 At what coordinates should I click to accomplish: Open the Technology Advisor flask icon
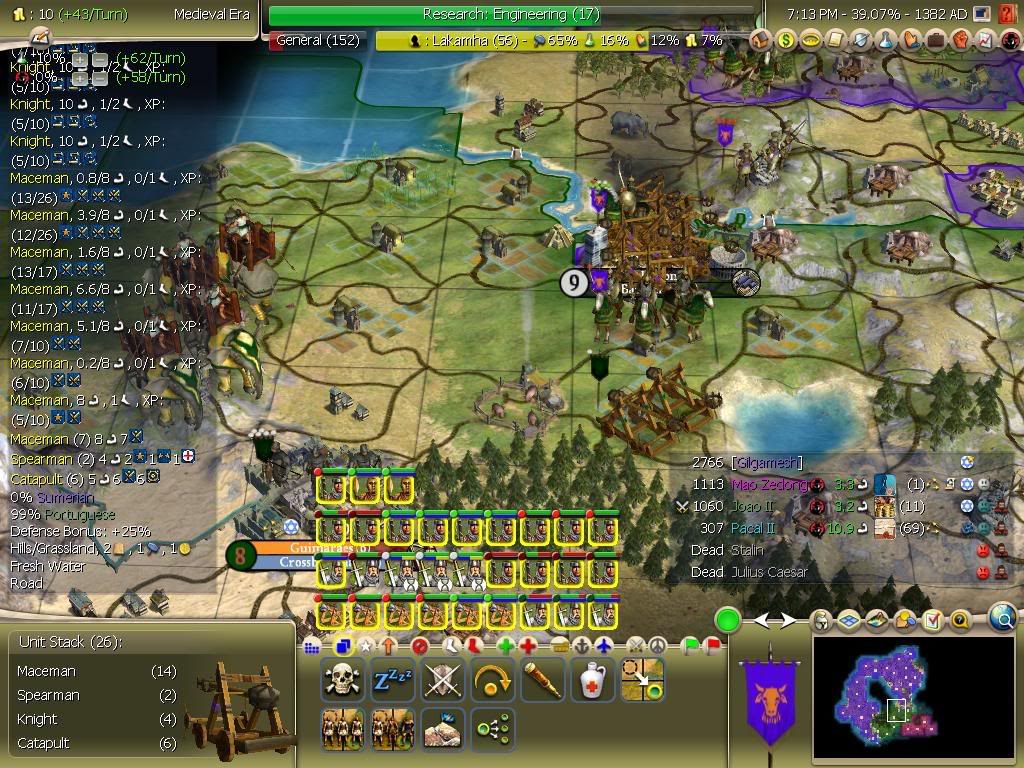(885, 40)
